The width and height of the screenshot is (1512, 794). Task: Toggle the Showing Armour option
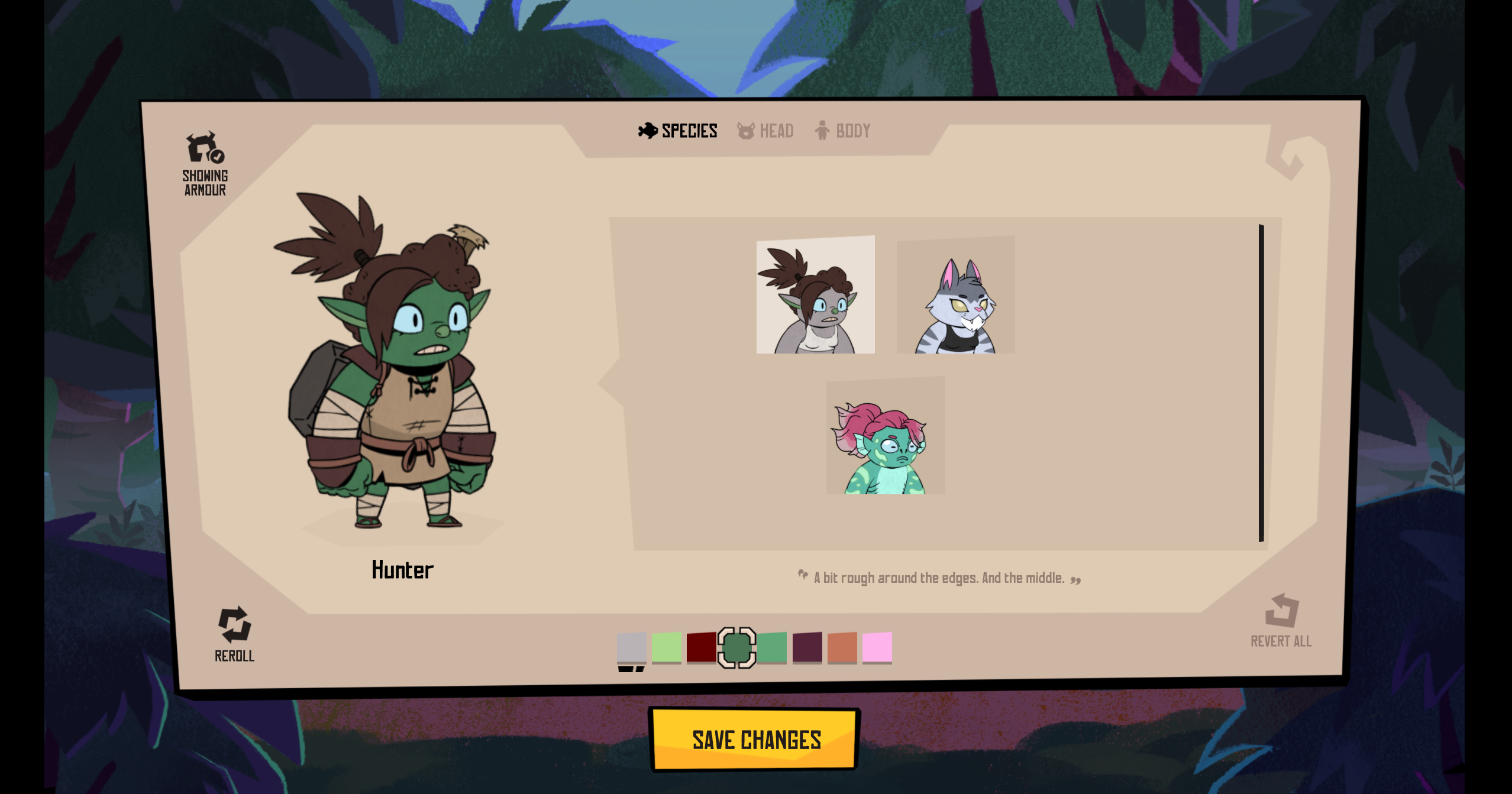(x=205, y=164)
